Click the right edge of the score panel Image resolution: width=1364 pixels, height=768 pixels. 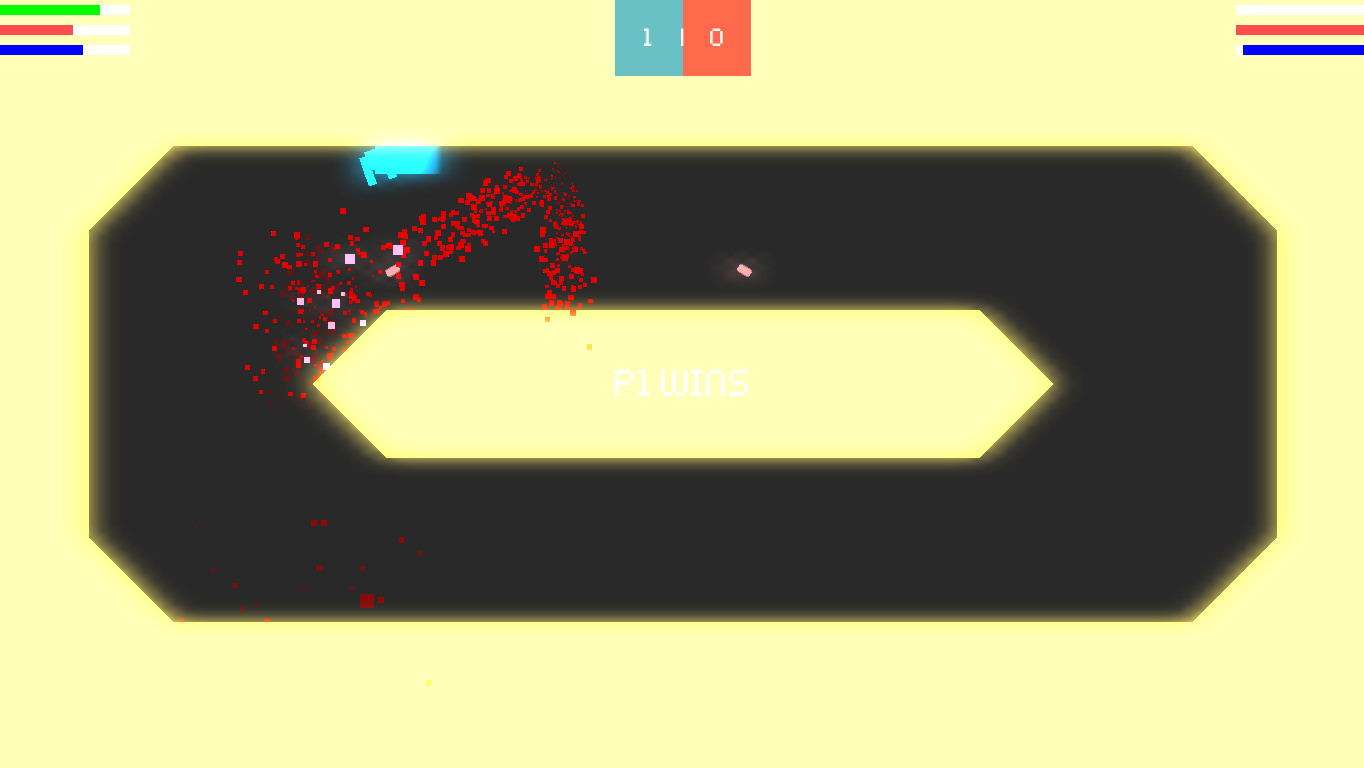(750, 38)
